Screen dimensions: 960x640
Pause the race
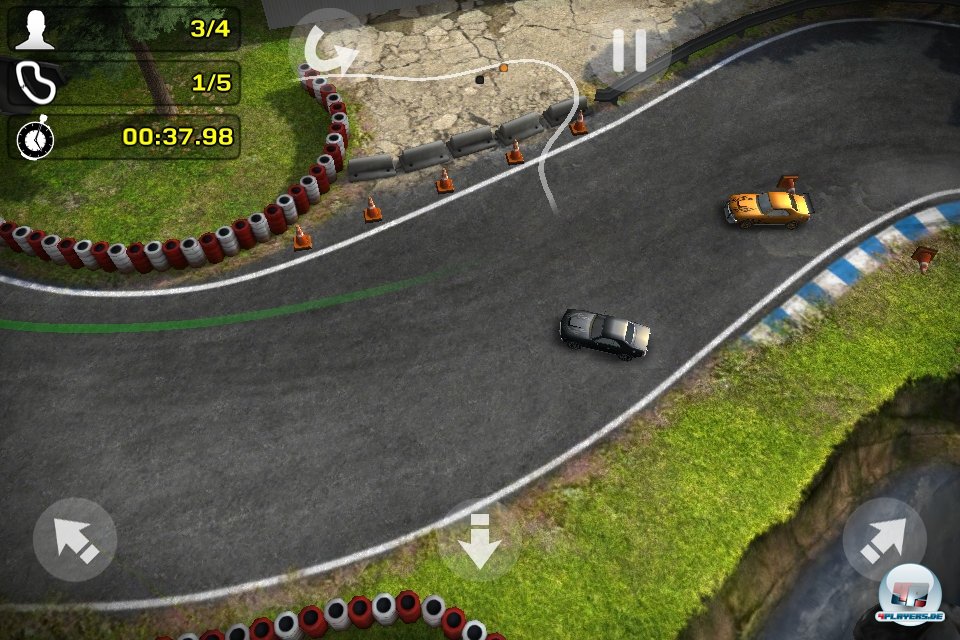(629, 50)
